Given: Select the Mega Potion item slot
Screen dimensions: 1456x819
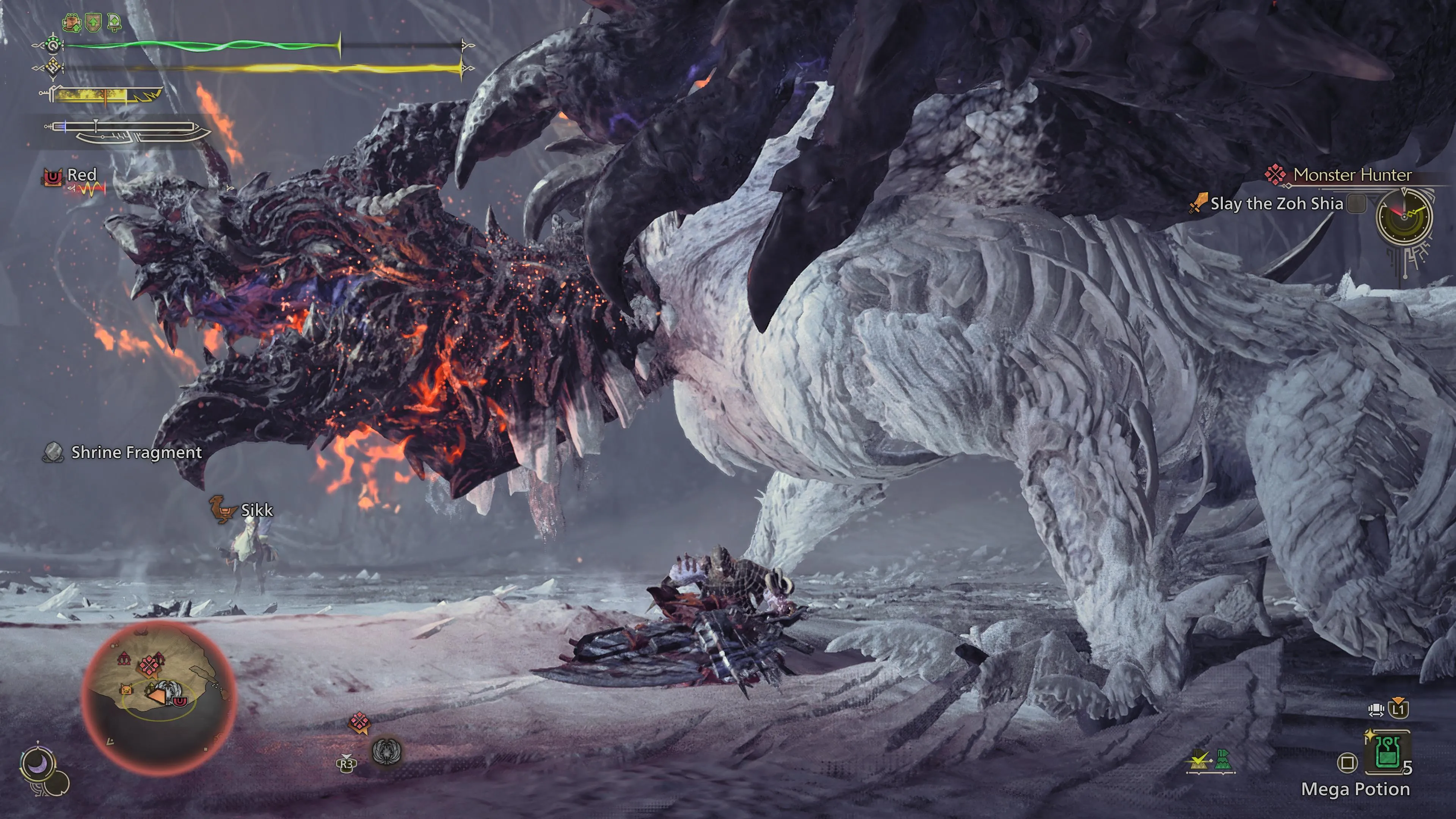Looking at the screenshot, I should (1386, 755).
